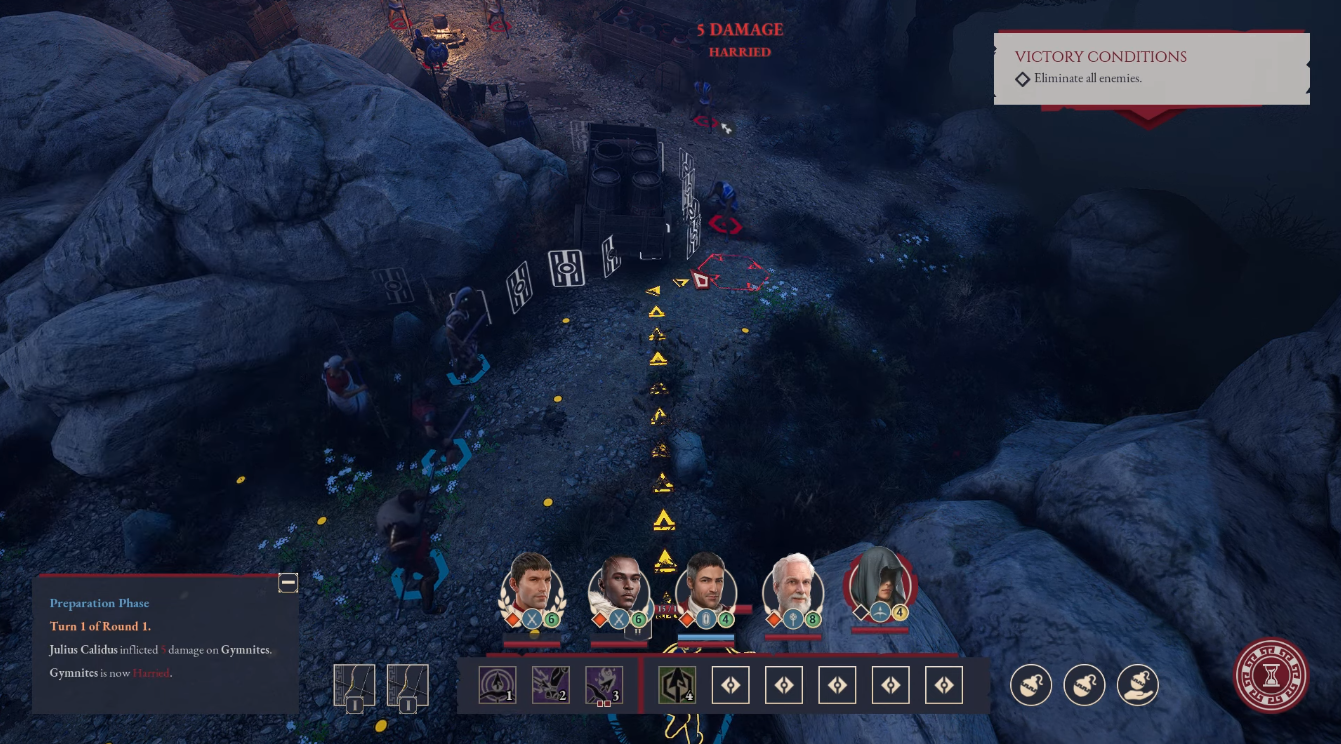This screenshot has height=744, width=1341.
Task: Select the portrait with the white fur collar
Action: point(619,583)
